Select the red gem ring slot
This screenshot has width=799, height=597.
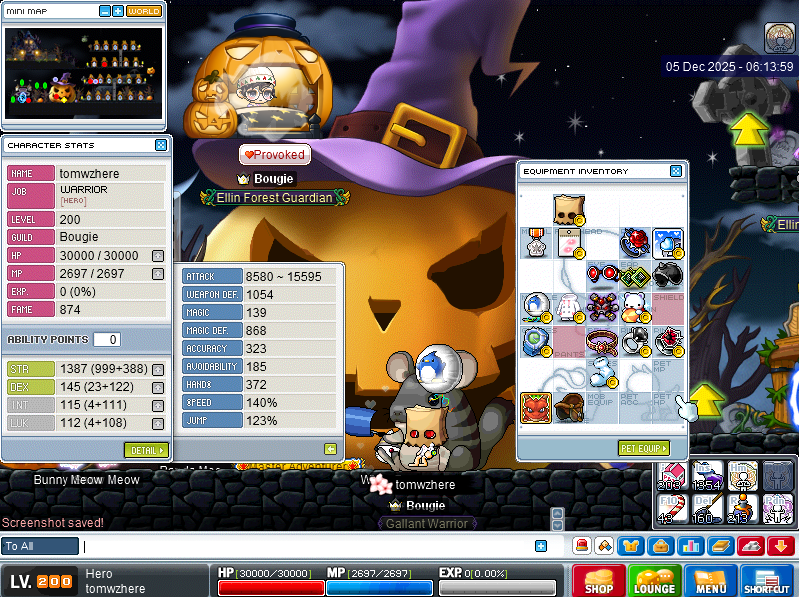coord(634,243)
